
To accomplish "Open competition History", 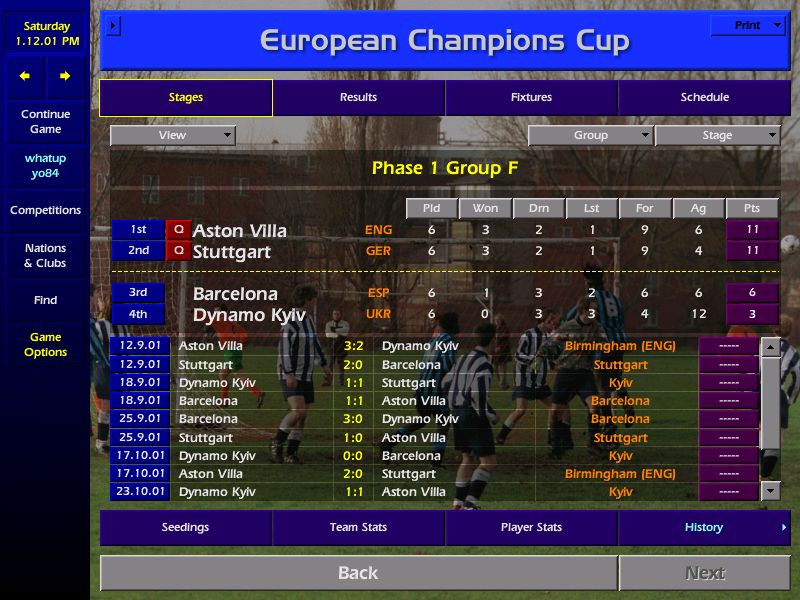I will click(x=704, y=527).
